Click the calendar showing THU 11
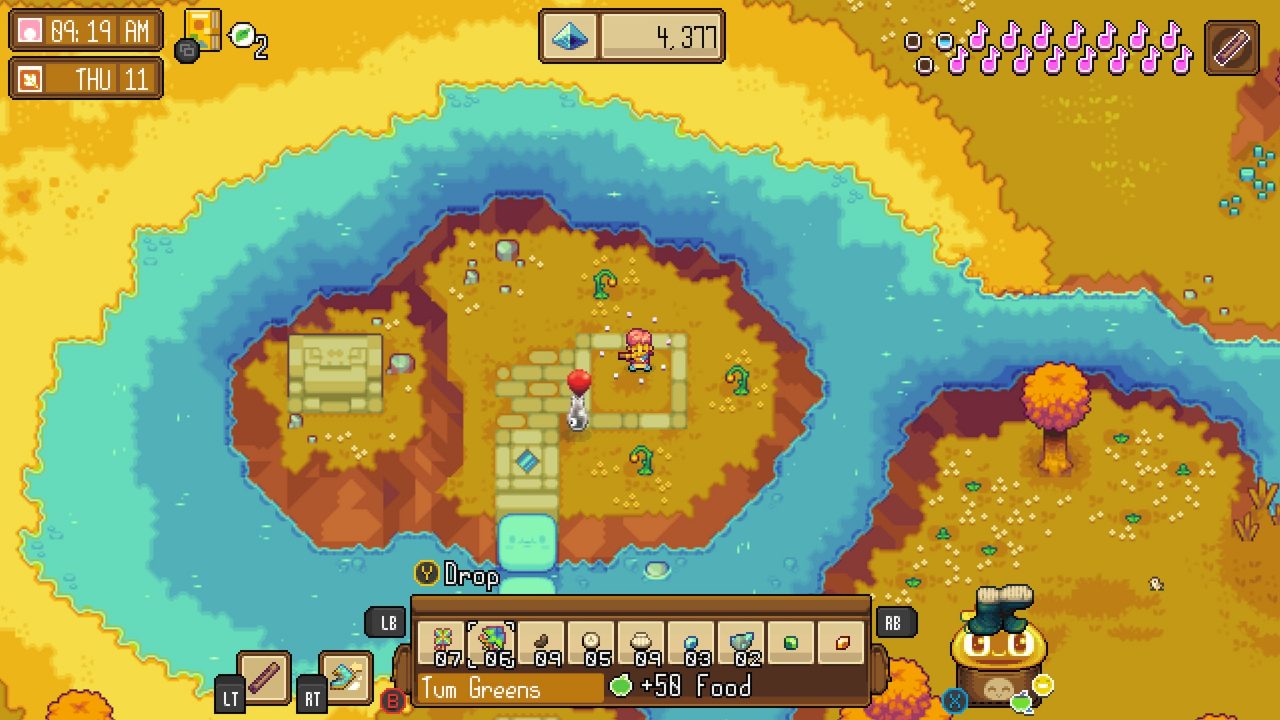The image size is (1280, 720). coord(85,78)
